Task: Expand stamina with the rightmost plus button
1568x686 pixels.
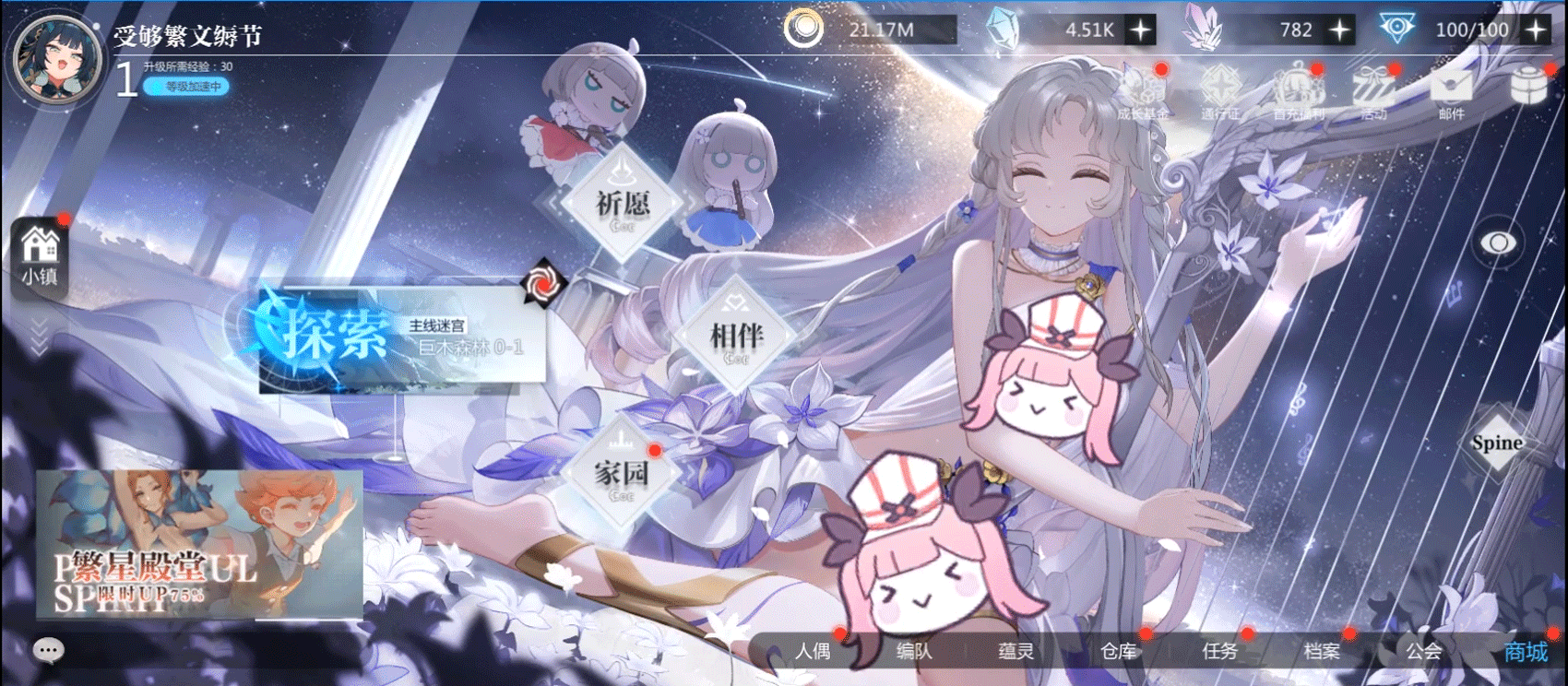Action: [1534, 29]
